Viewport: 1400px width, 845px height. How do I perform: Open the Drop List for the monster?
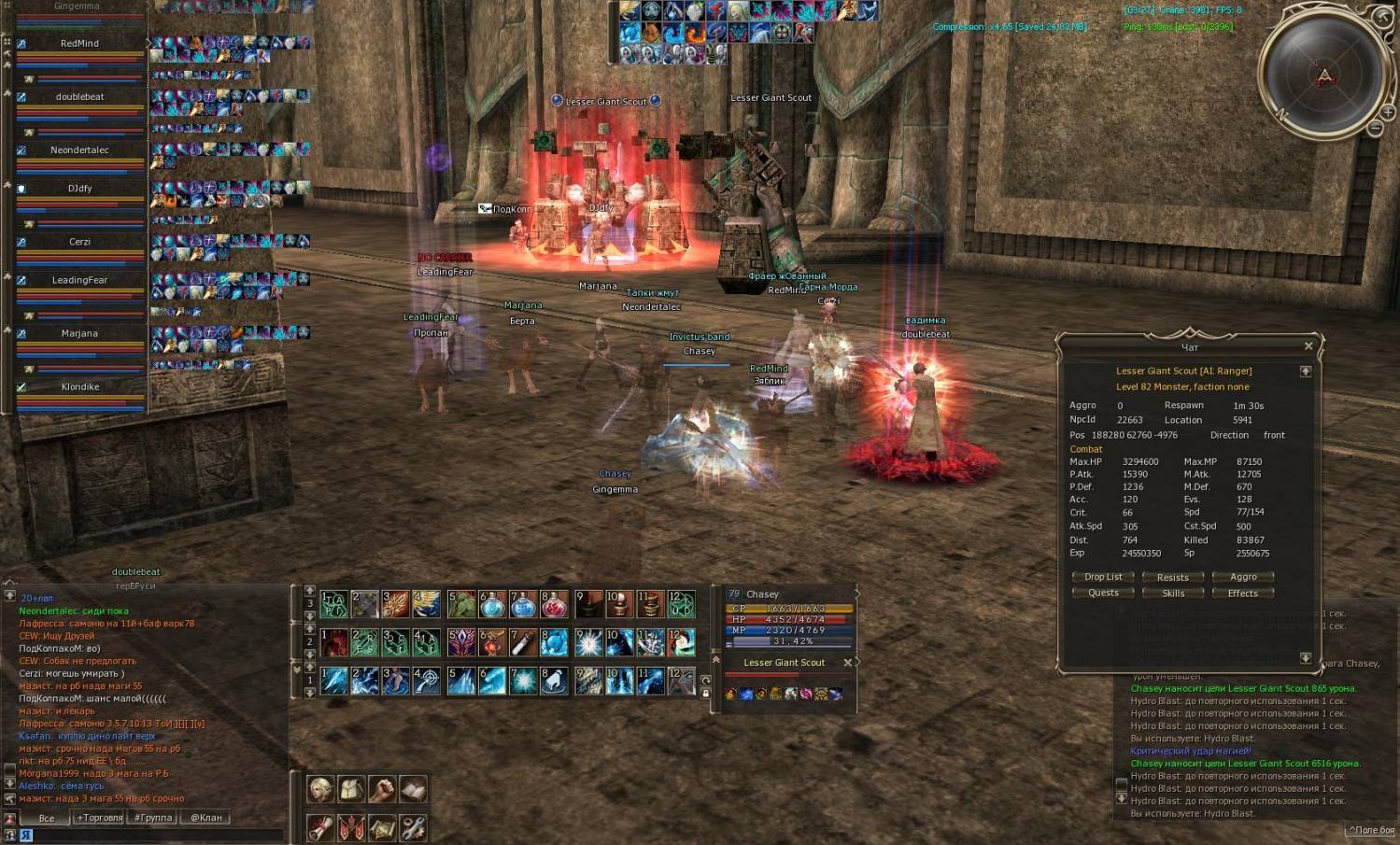point(1103,577)
